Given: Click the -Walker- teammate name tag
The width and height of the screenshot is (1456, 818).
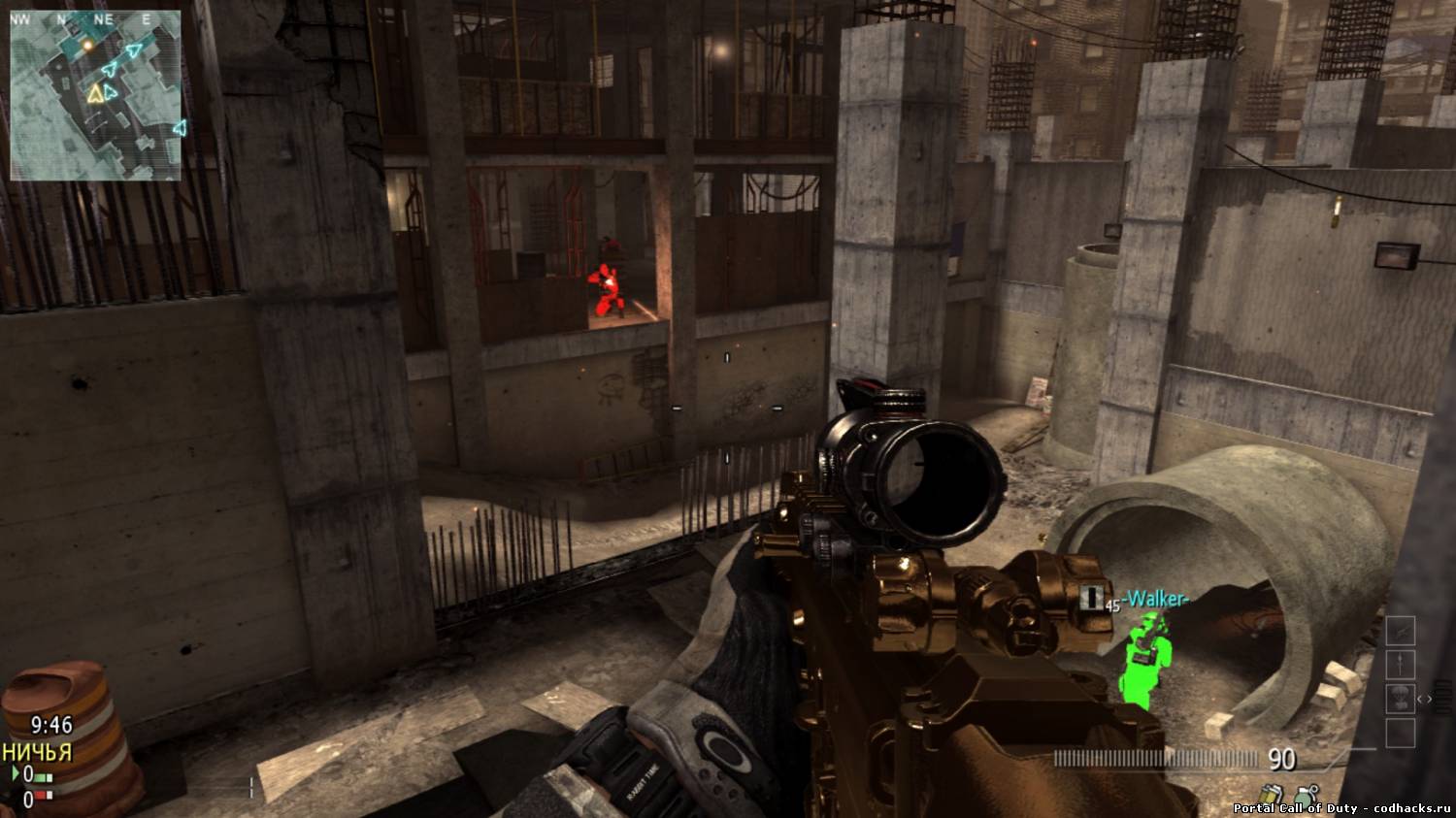Looking at the screenshot, I should [x=1155, y=598].
